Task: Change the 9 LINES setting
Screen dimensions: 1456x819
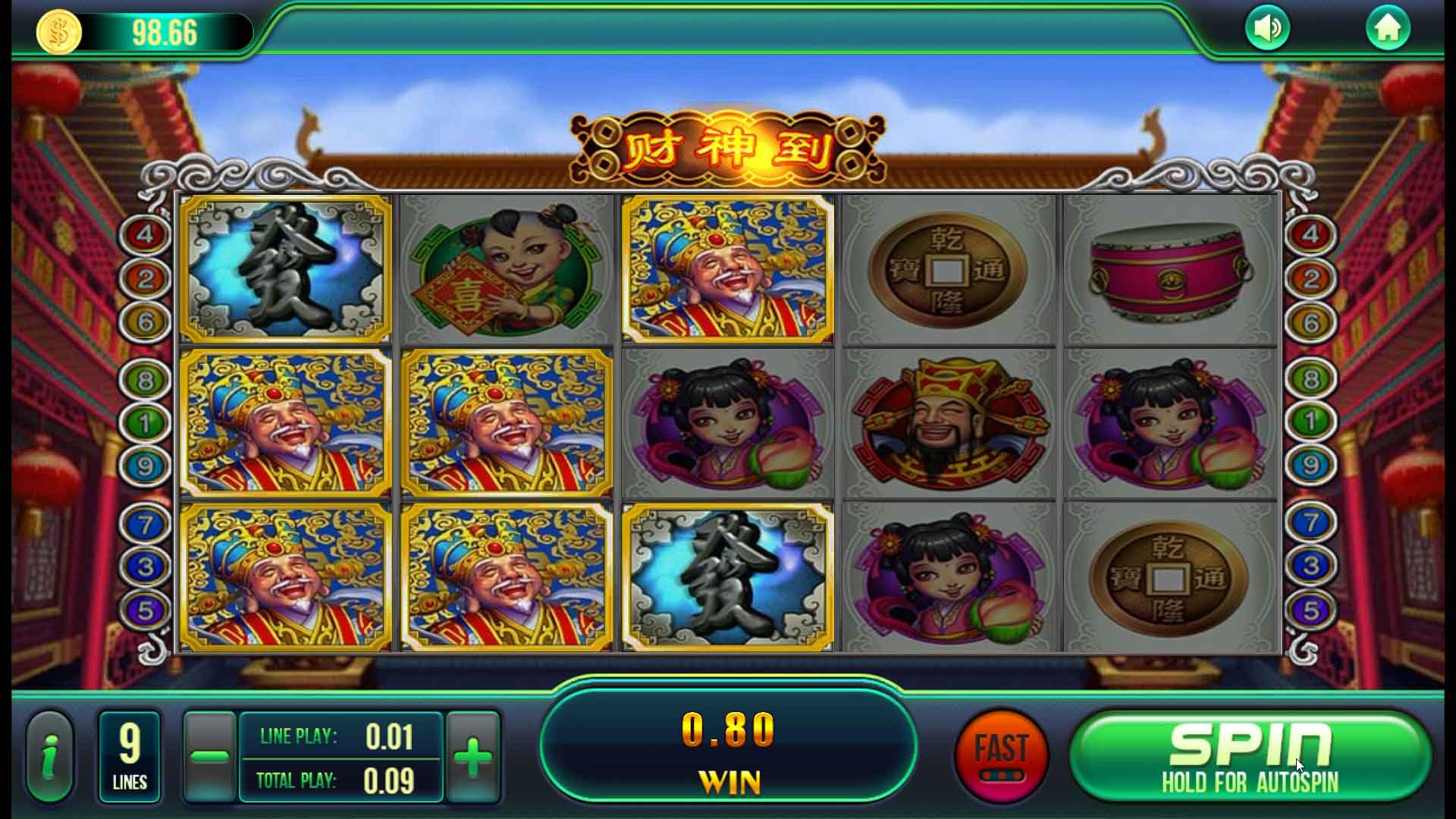Action: 130,757
